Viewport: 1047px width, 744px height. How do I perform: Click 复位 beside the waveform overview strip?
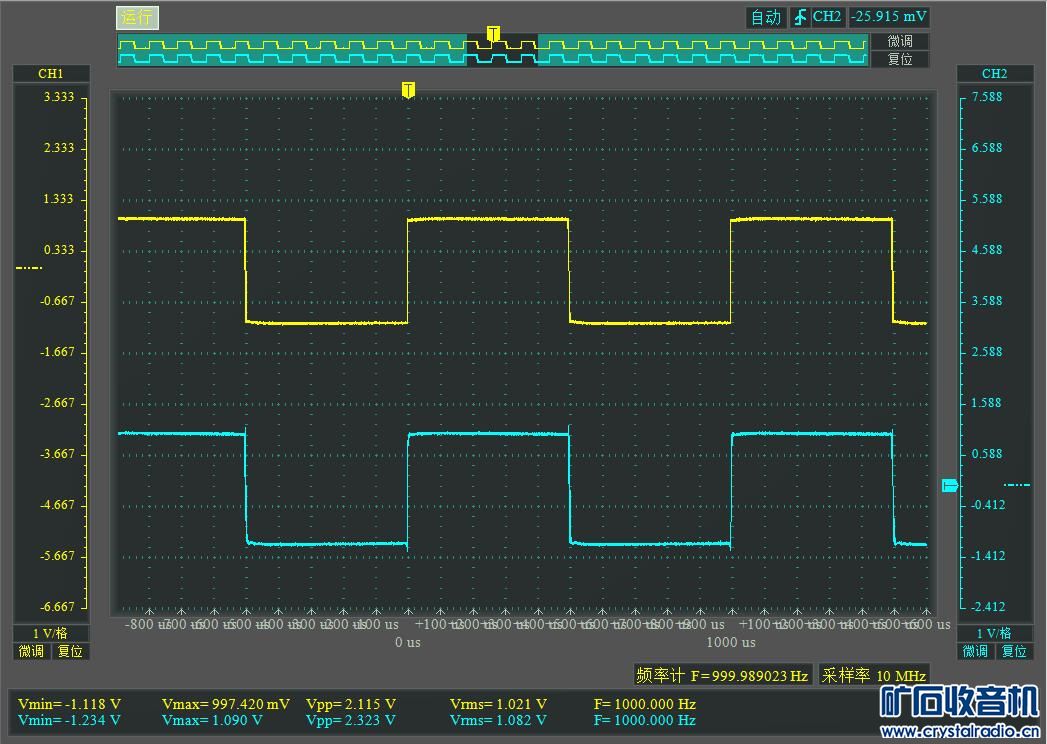tap(900, 59)
